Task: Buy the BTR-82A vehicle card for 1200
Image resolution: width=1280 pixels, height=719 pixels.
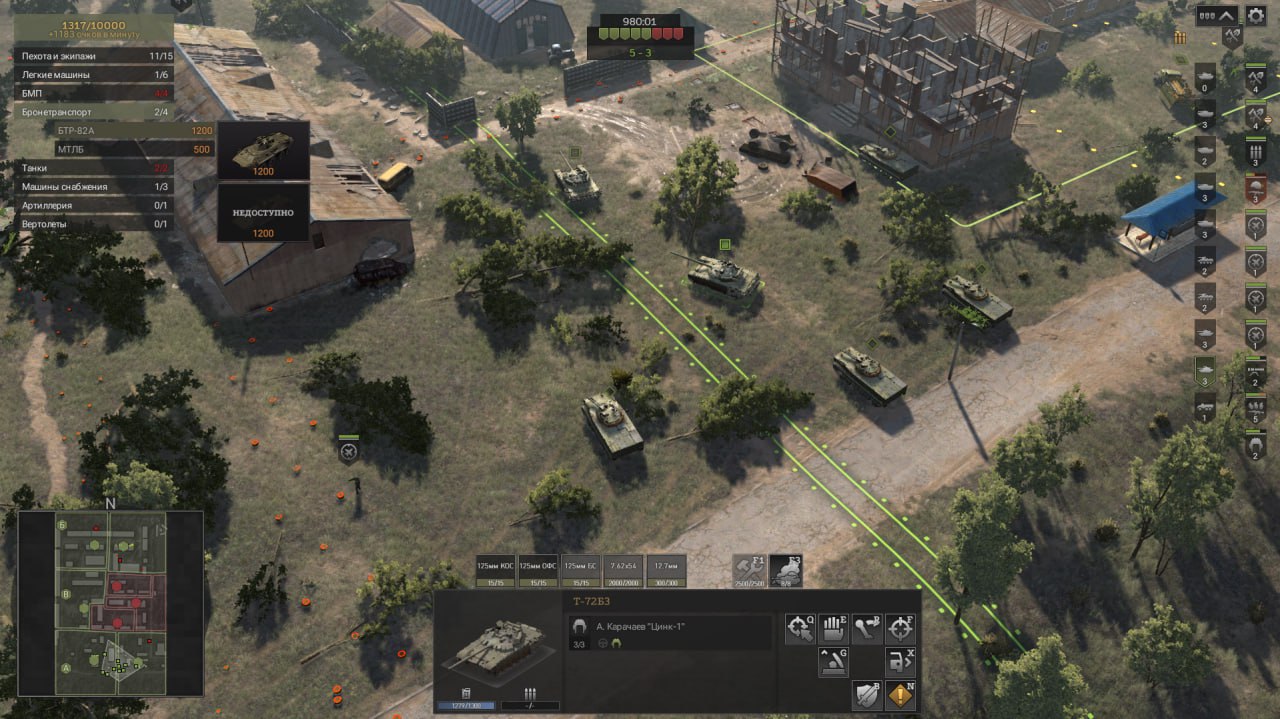Action: (x=263, y=150)
